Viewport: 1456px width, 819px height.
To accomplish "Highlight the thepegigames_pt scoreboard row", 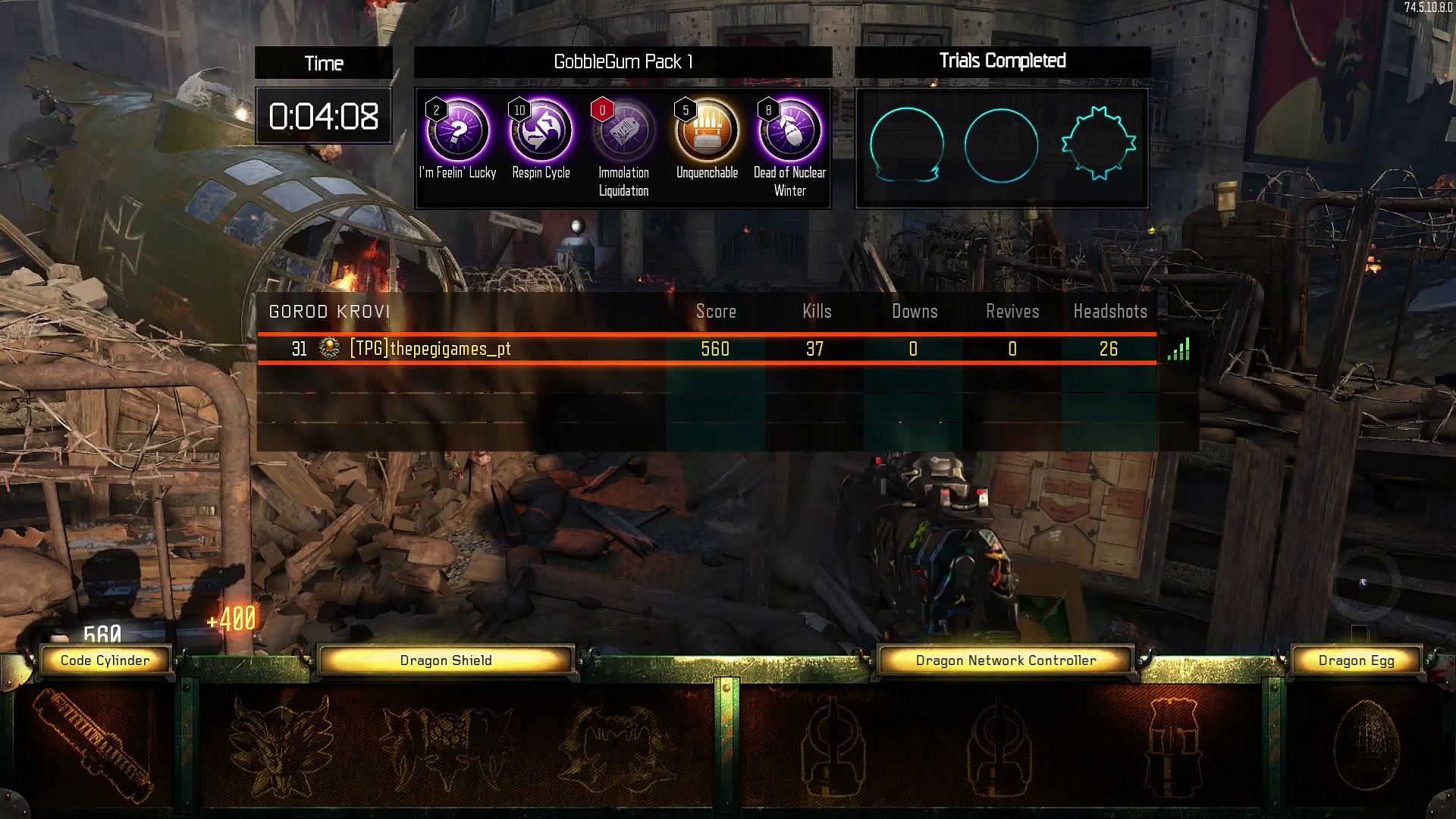I will pos(707,349).
